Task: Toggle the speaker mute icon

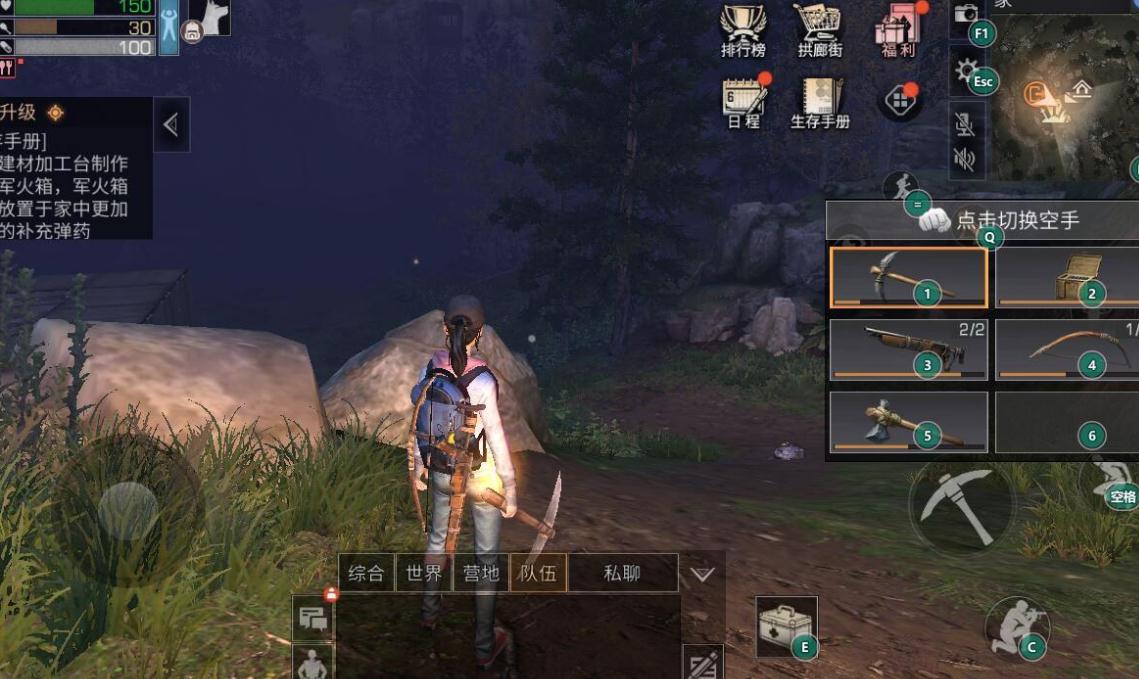Action: (x=964, y=159)
